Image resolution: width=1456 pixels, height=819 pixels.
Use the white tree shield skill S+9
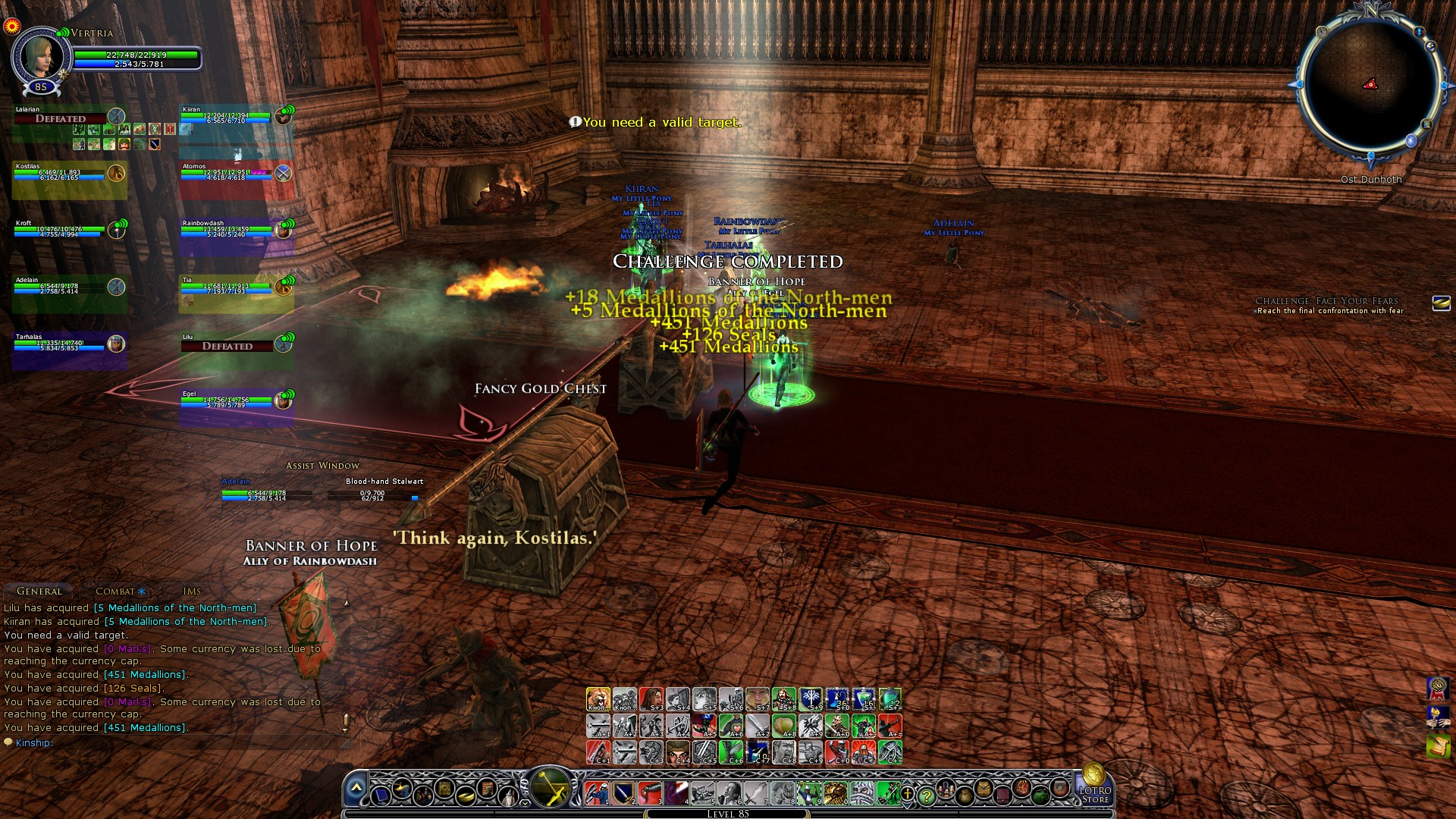811,698
